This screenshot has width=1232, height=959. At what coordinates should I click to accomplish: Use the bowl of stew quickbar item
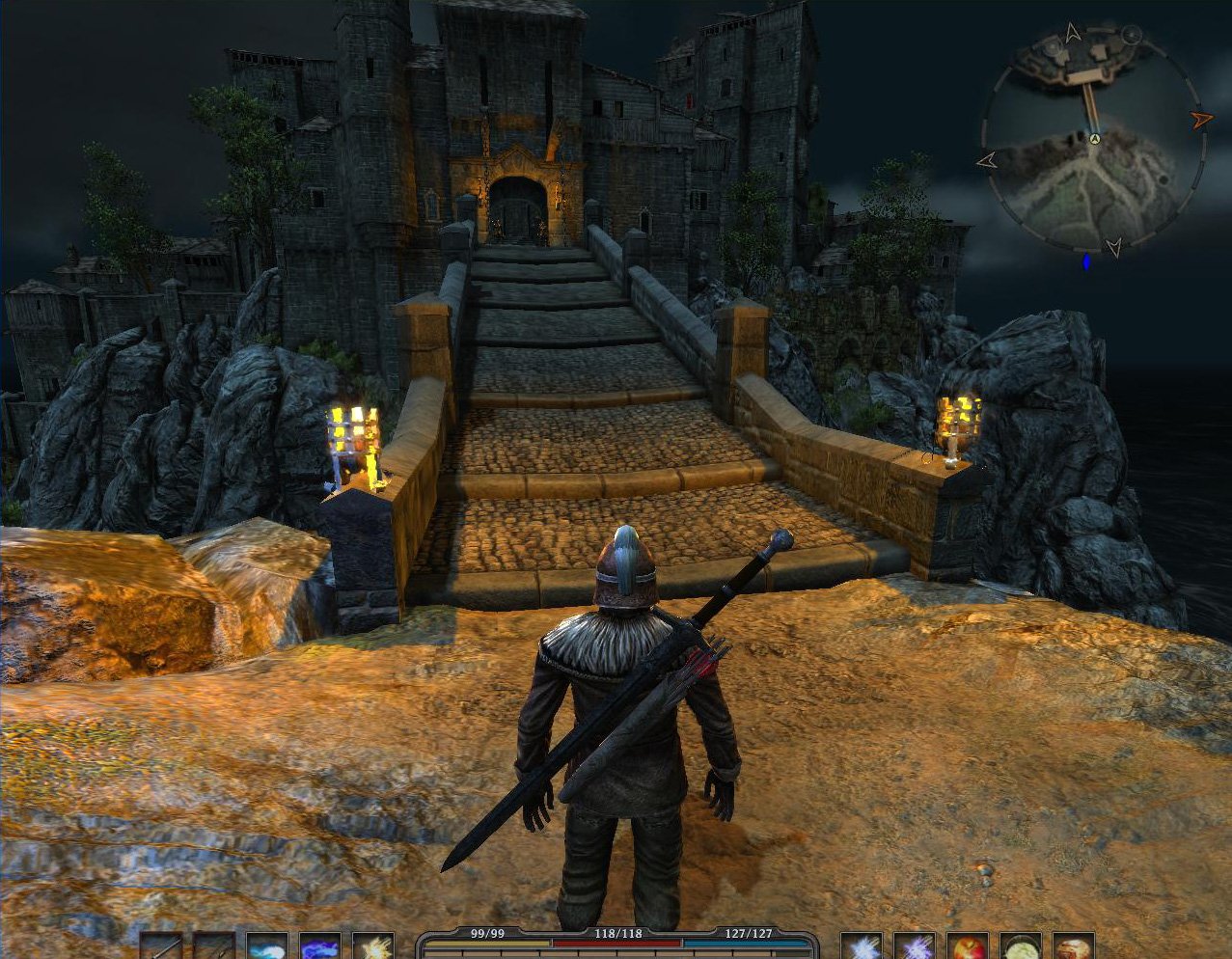(1020, 946)
